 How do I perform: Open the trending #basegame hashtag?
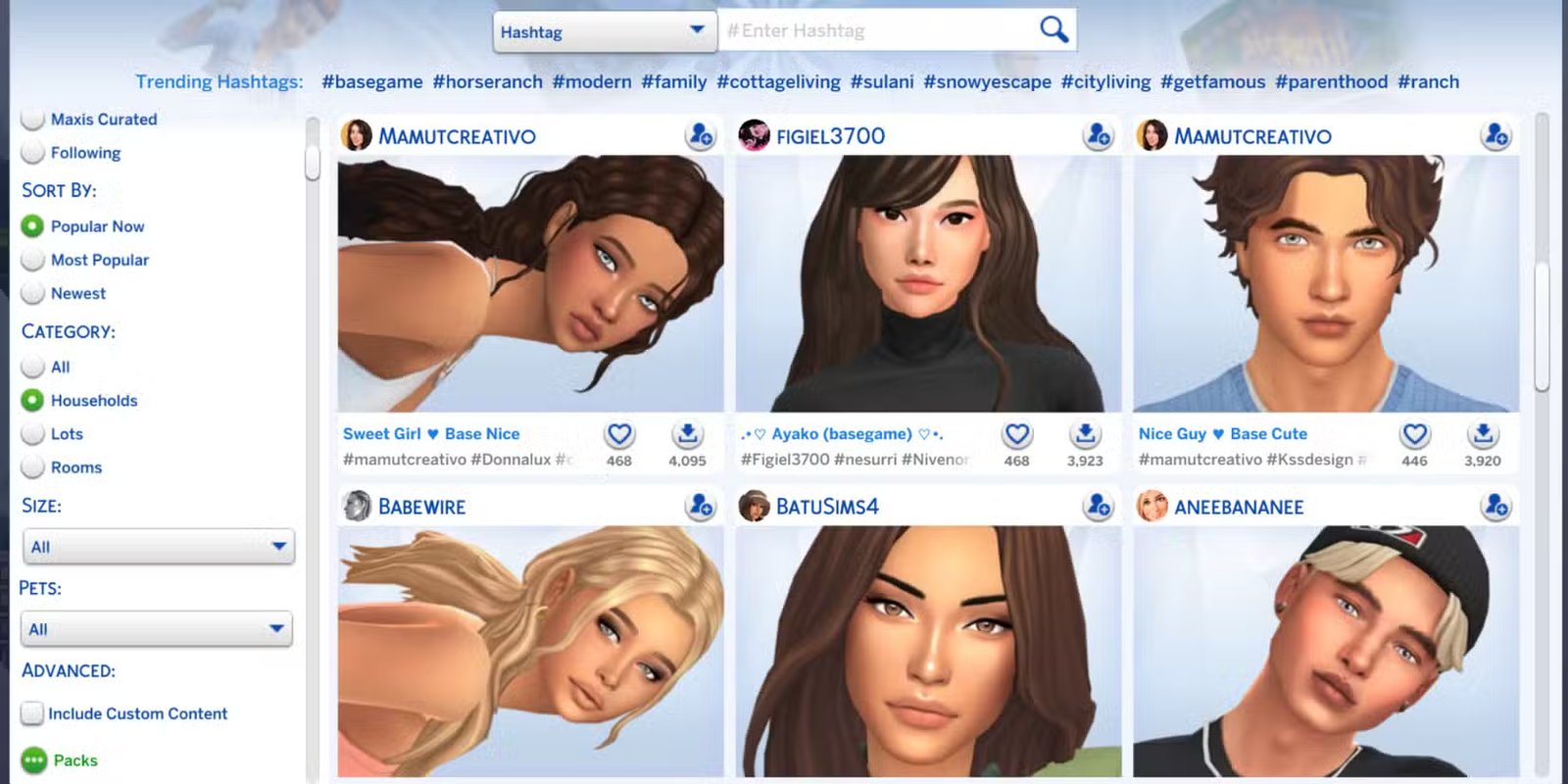coord(372,81)
